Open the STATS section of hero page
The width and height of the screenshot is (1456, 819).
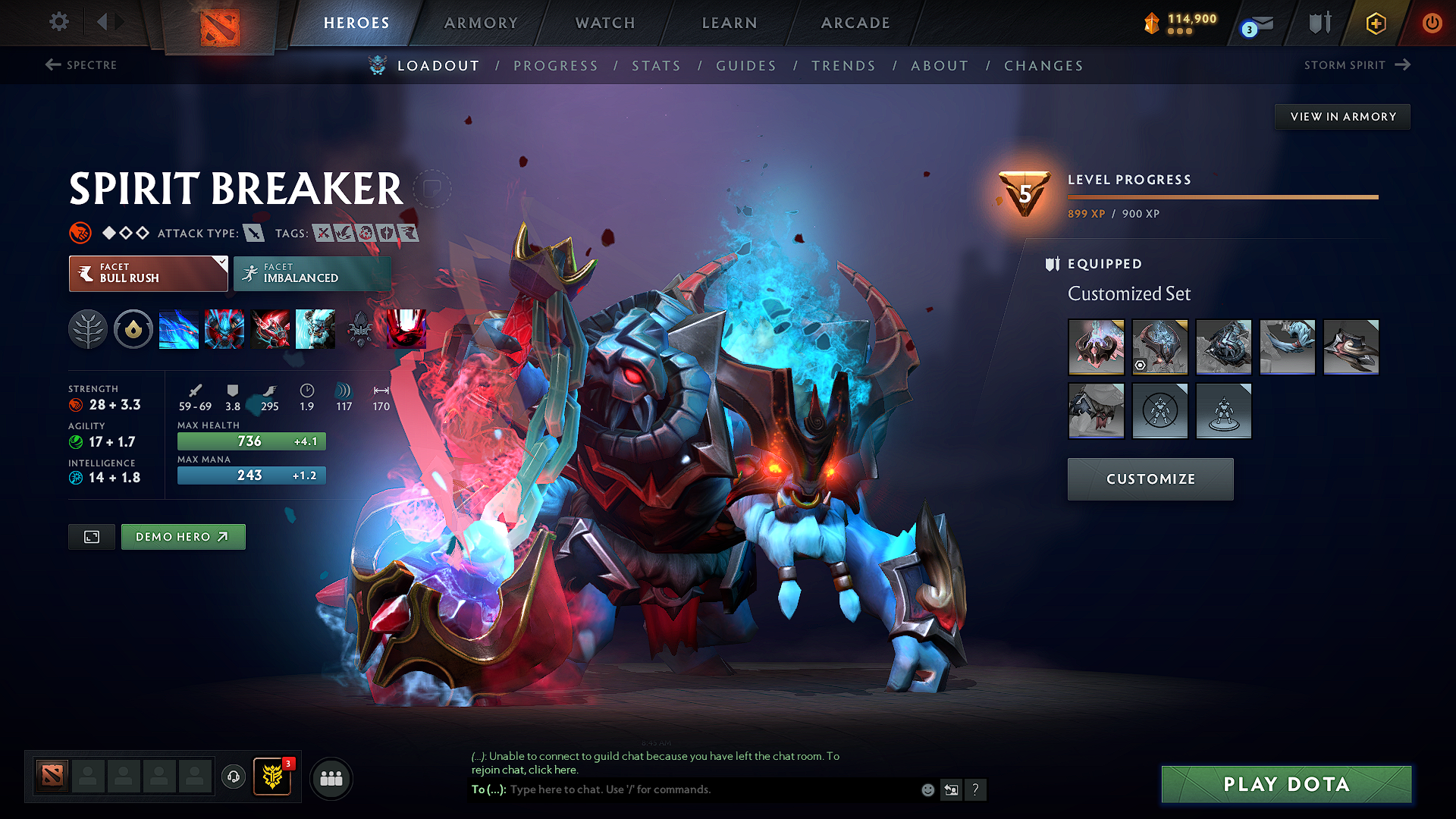pyautogui.click(x=656, y=66)
